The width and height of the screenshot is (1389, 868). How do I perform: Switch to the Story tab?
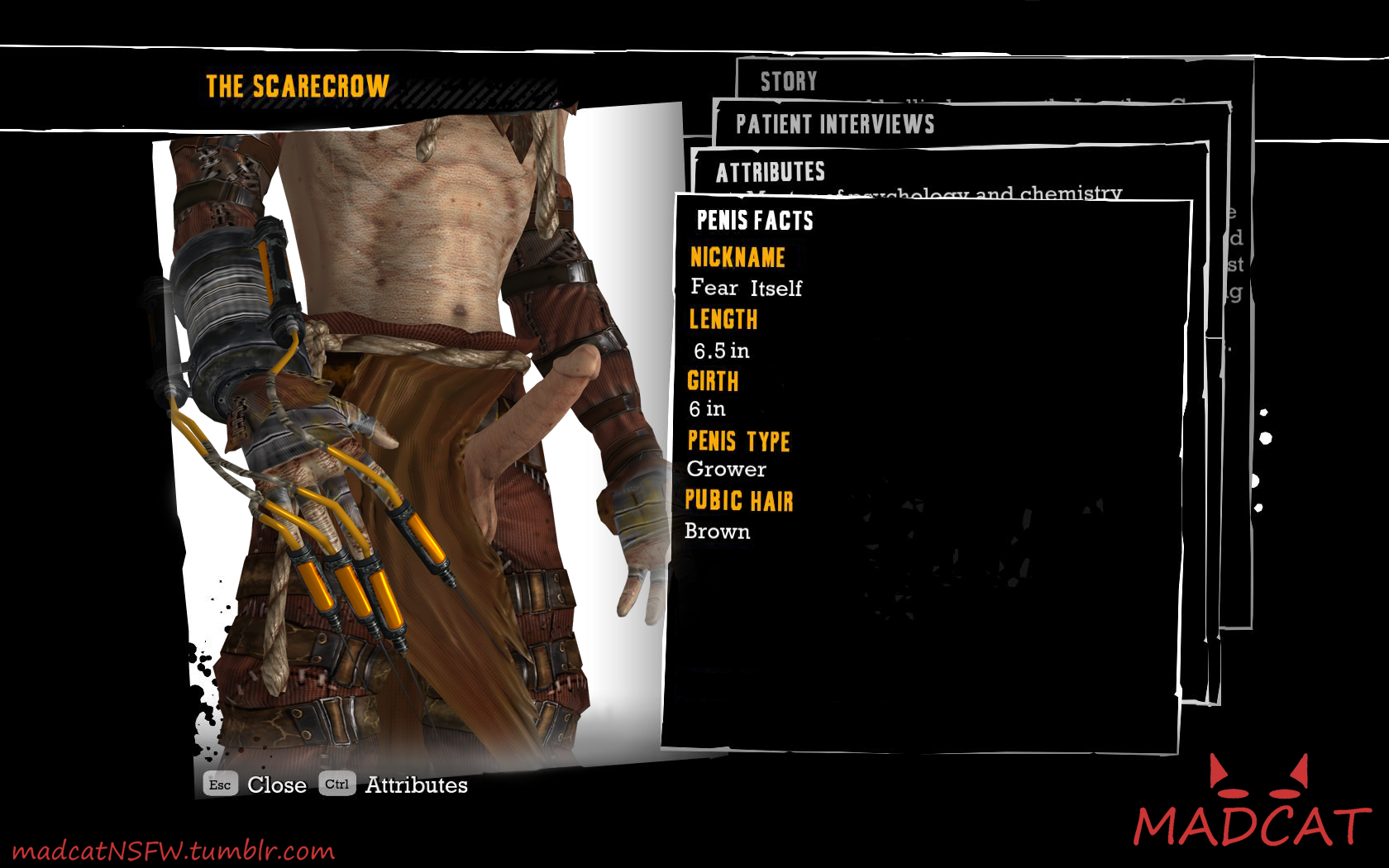click(x=789, y=81)
